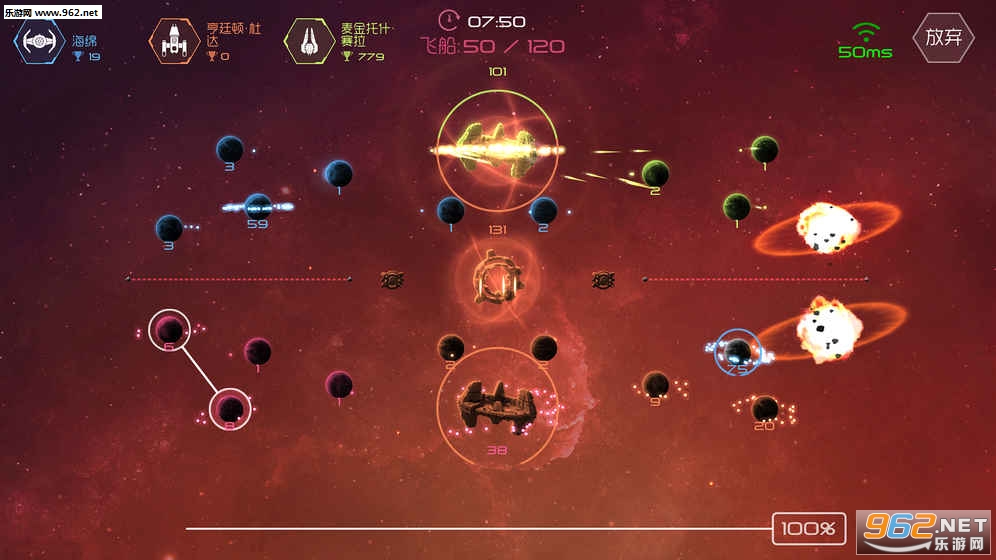Select the blue planet with 59 ships
This screenshot has height=560, width=996.
[258, 206]
